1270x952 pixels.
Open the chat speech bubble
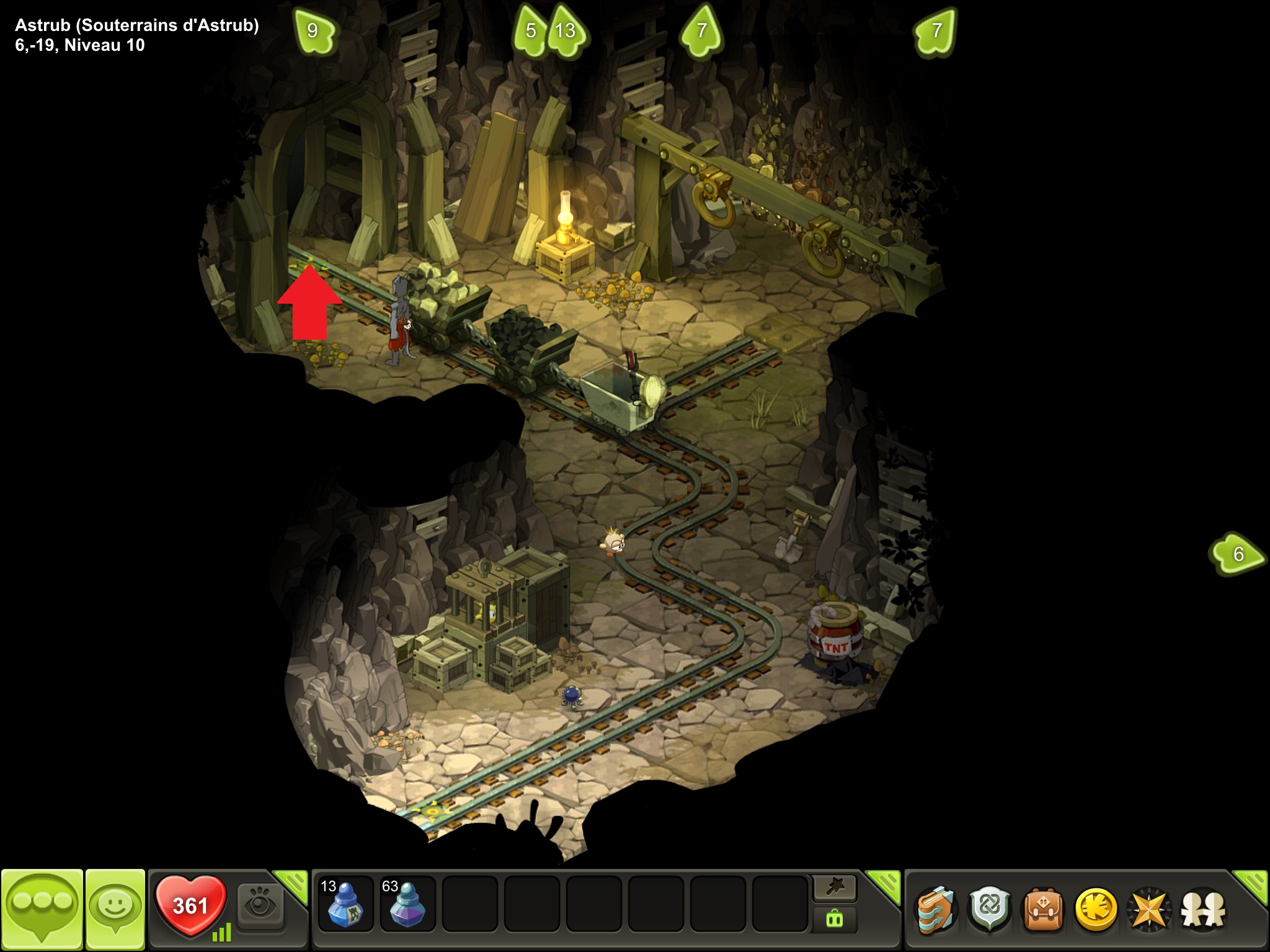pyautogui.click(x=42, y=908)
